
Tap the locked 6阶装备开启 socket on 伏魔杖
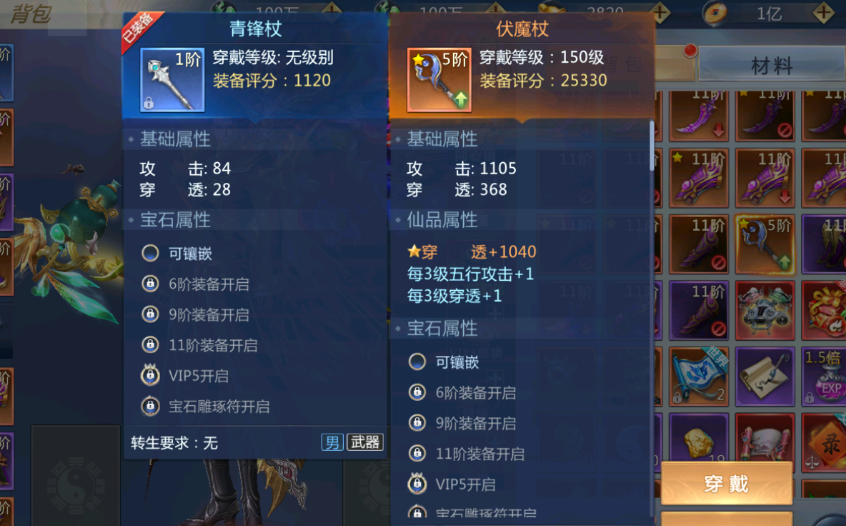pyautogui.click(x=418, y=393)
